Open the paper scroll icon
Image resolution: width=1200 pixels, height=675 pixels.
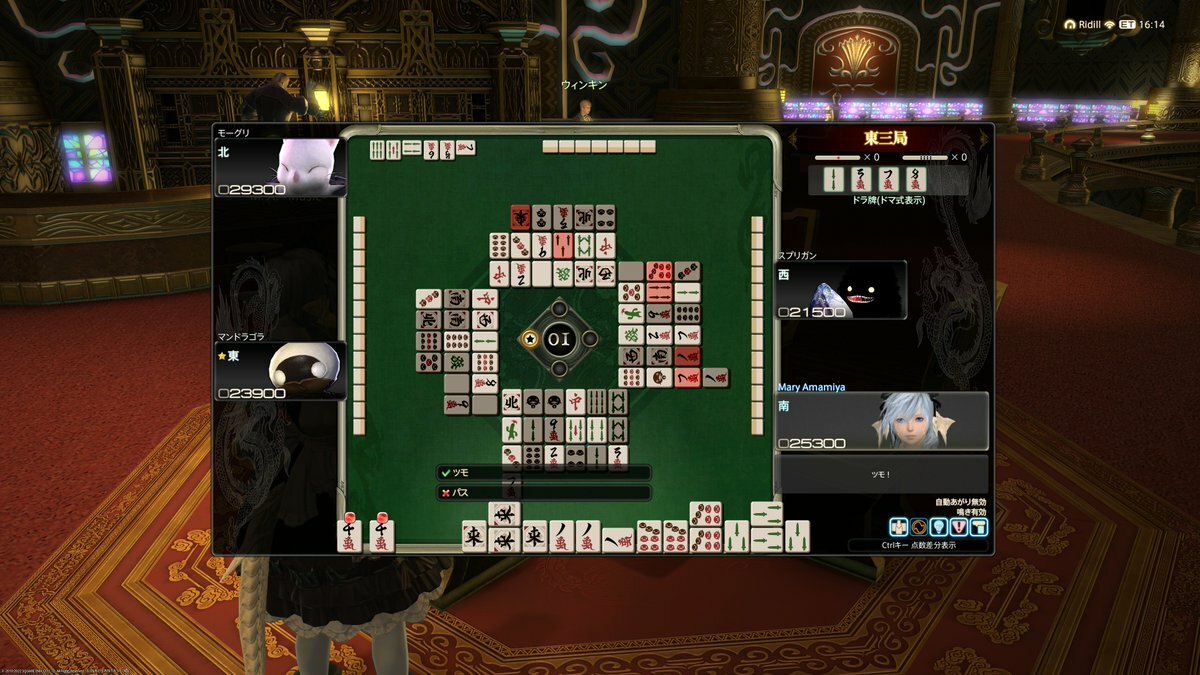(x=977, y=527)
